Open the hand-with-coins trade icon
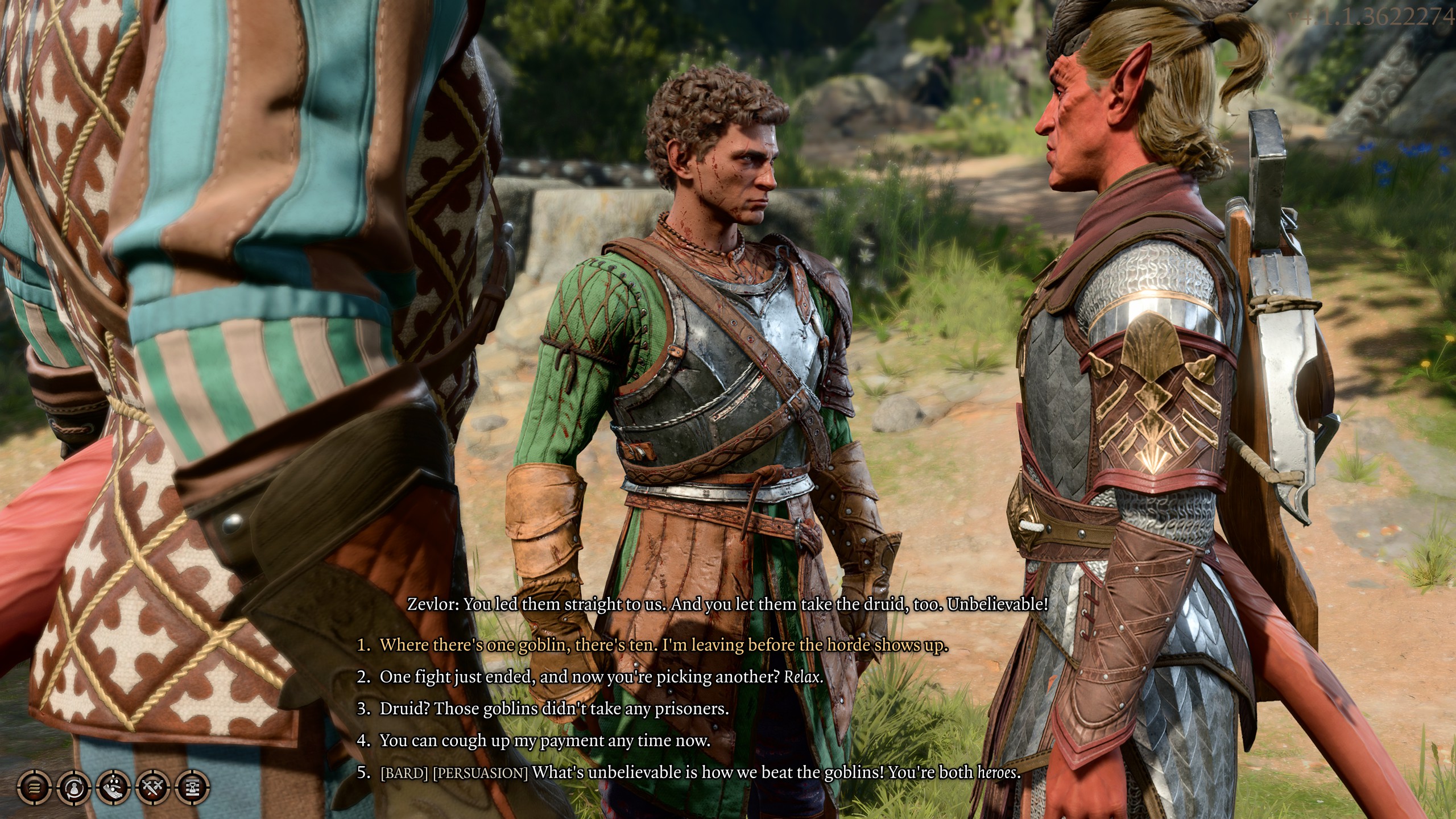The image size is (1456, 819). pyautogui.click(x=114, y=788)
